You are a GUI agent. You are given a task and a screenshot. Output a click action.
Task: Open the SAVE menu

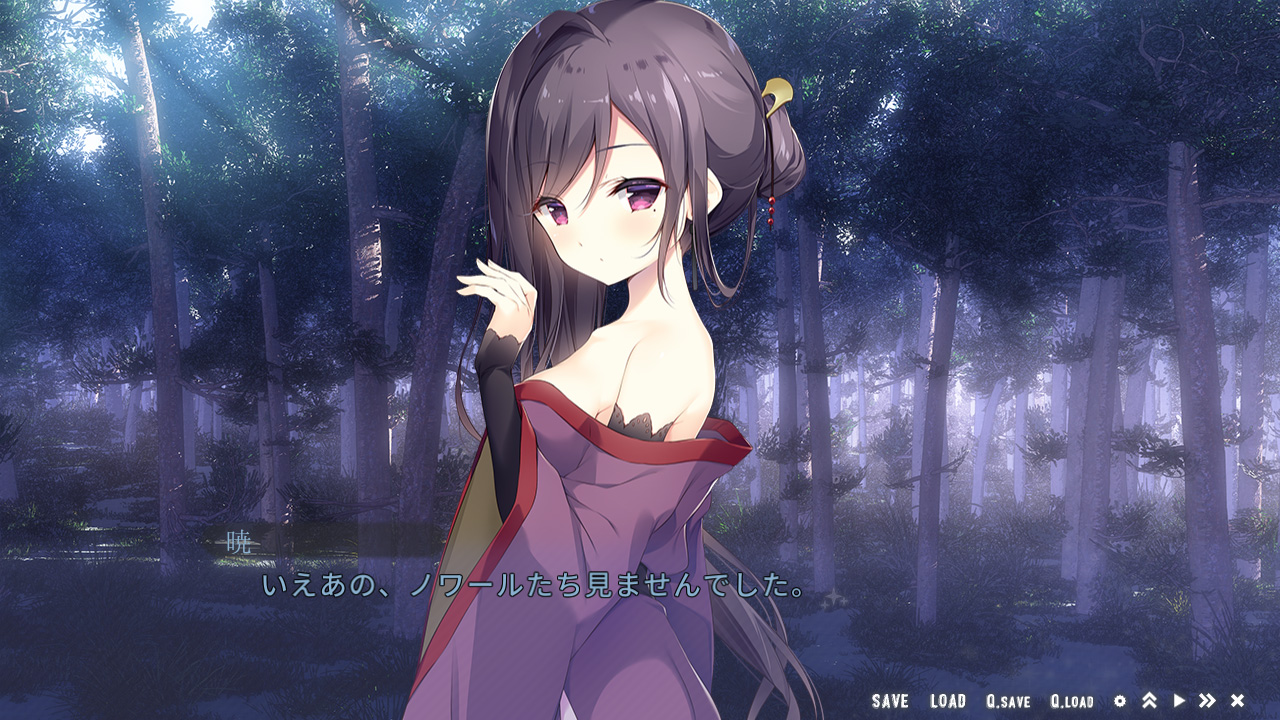(889, 701)
